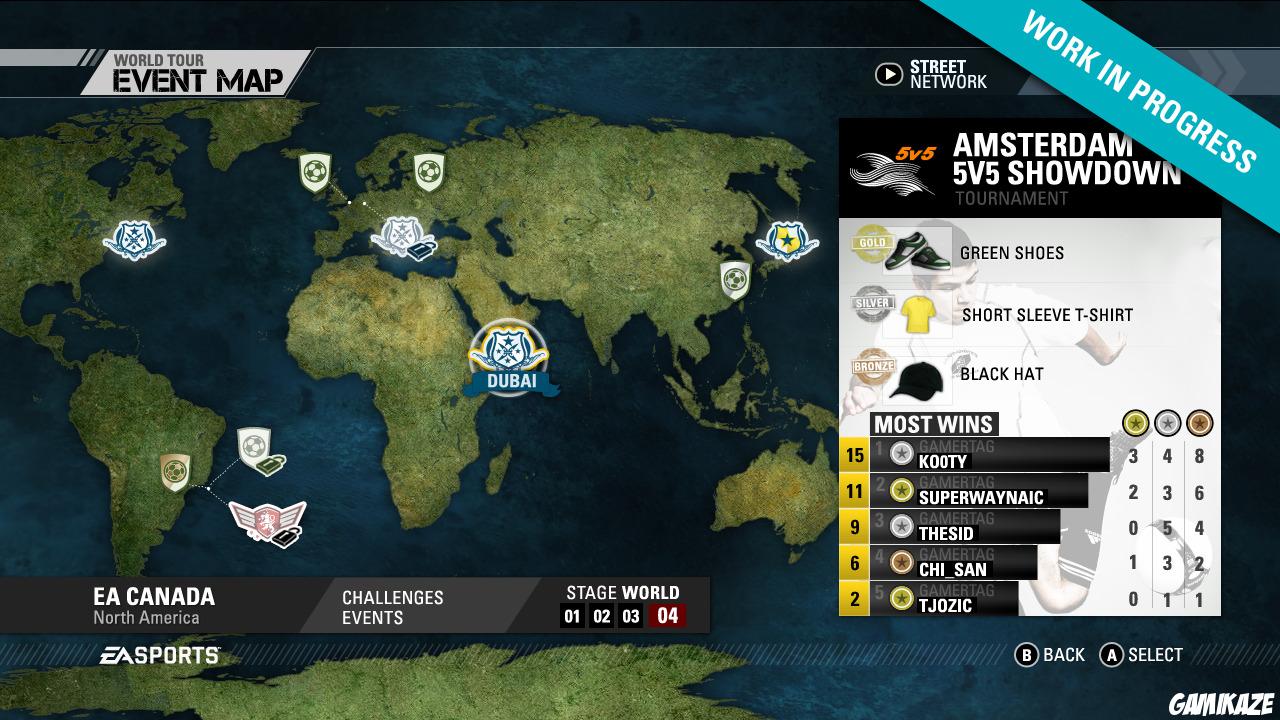Select the red winged crest in South America
This screenshot has height=720, width=1280.
coord(265,520)
